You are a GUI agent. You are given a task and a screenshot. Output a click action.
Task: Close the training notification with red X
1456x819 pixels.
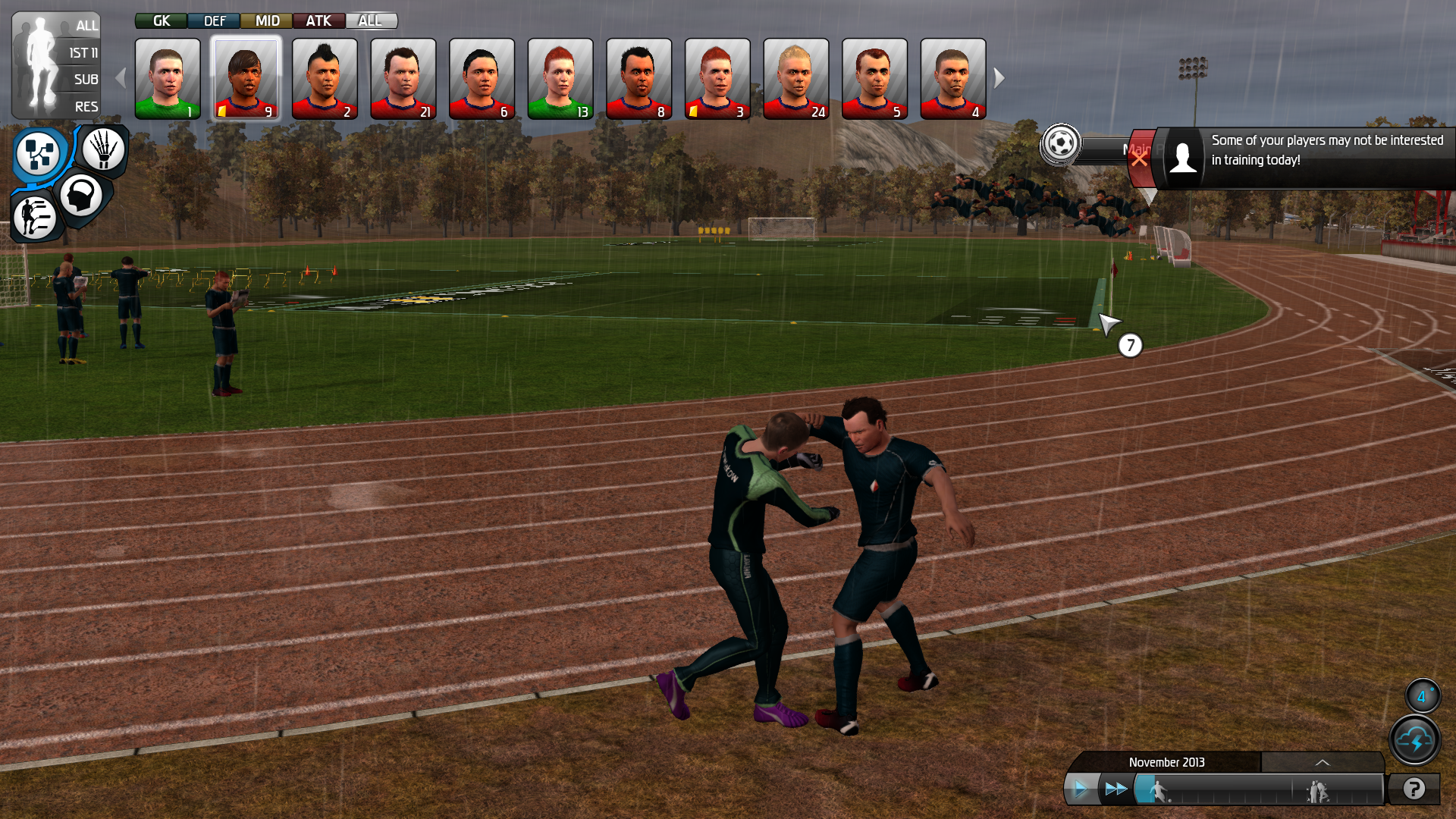point(1139,159)
